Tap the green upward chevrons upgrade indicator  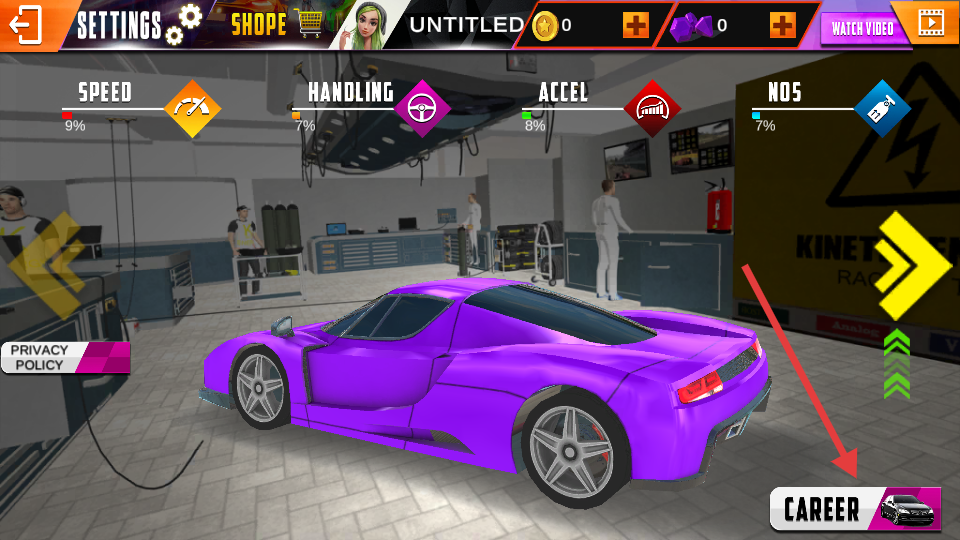pos(897,364)
